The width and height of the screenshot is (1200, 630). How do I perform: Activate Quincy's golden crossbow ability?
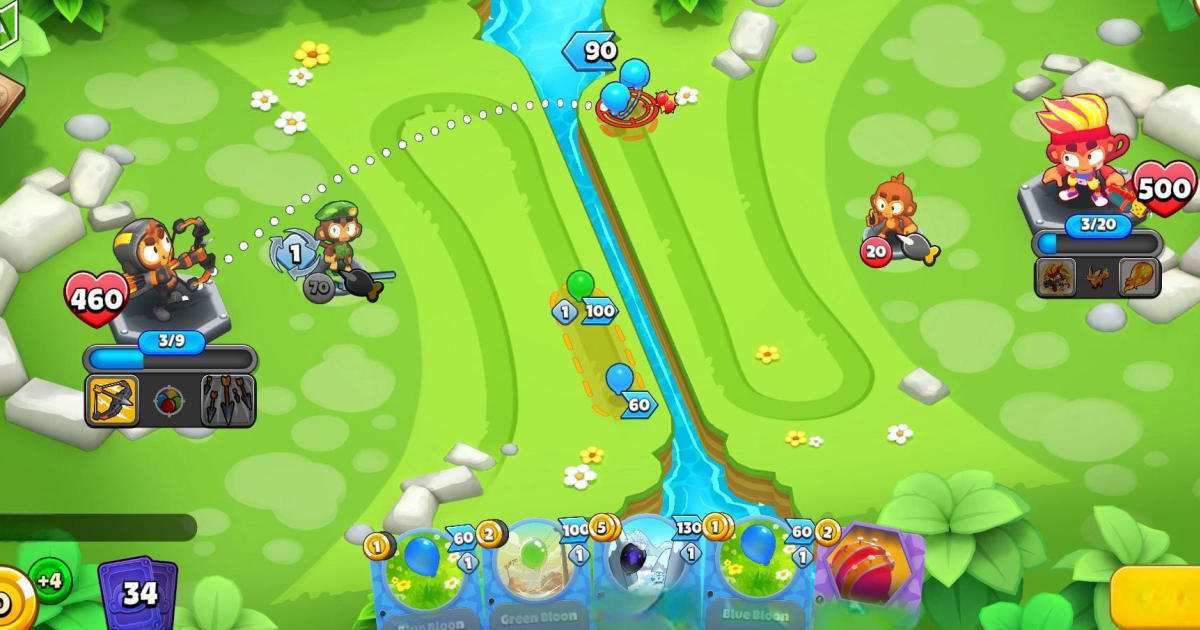point(111,401)
